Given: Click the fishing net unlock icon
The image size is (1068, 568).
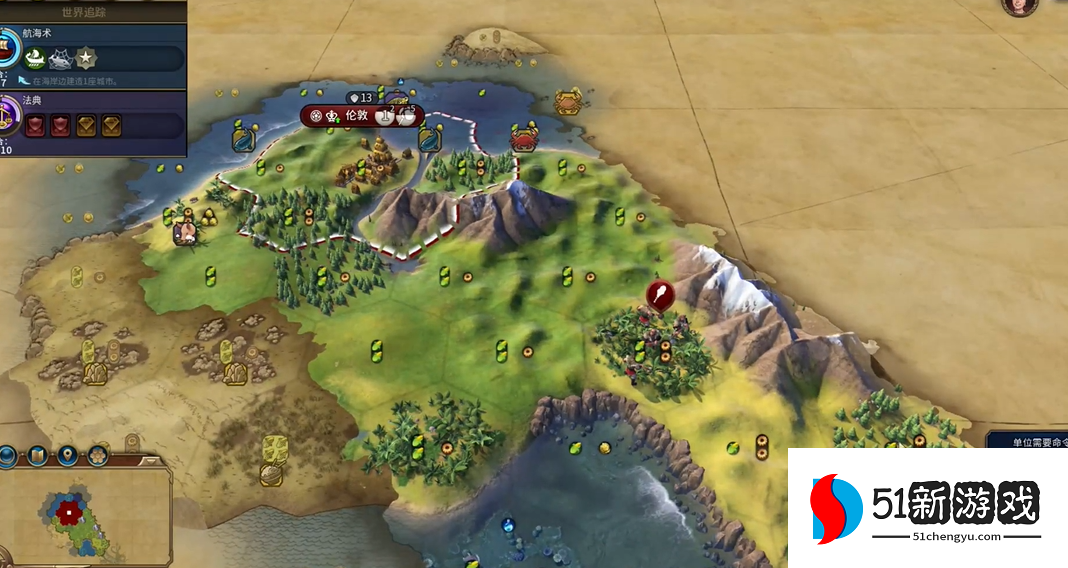Looking at the screenshot, I should 60,58.
